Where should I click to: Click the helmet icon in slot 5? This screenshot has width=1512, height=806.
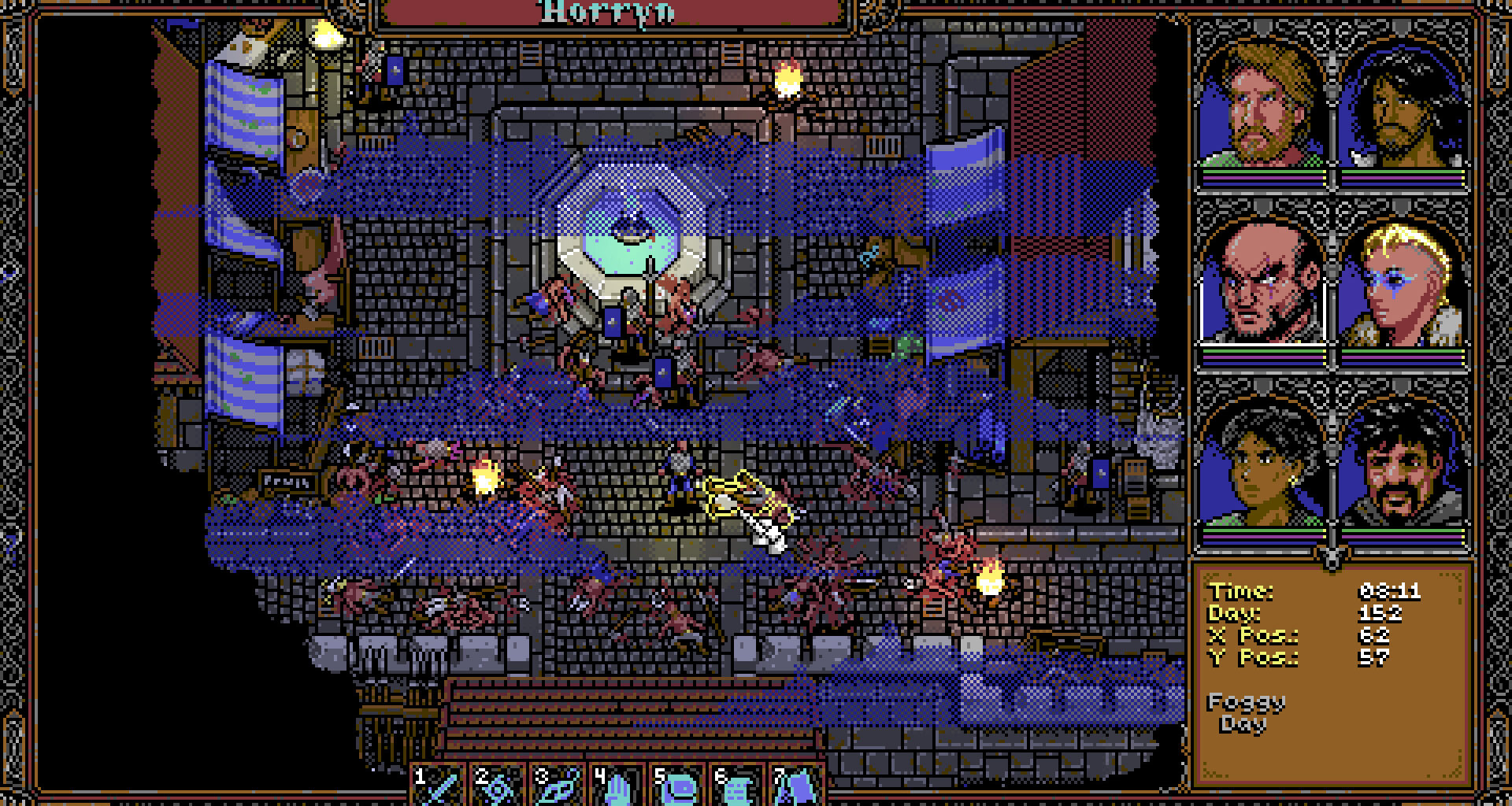676,786
